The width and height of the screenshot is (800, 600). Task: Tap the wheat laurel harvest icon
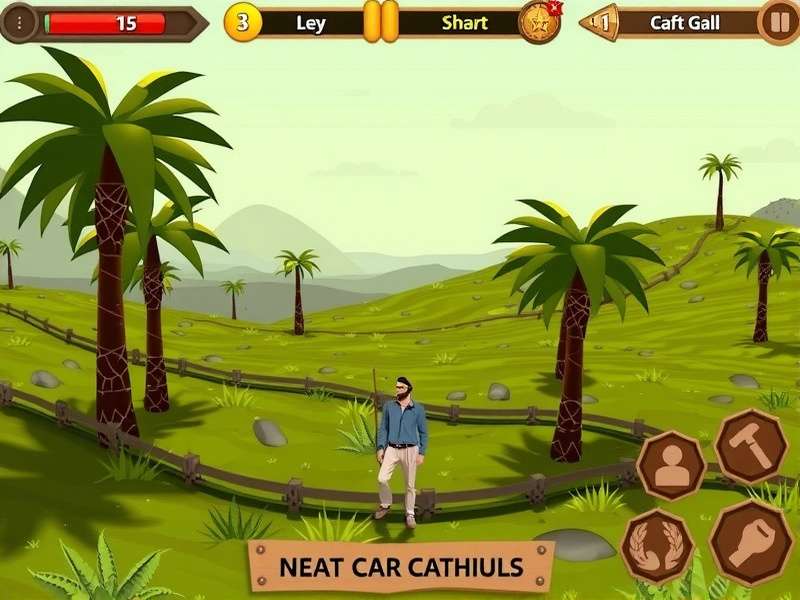click(x=657, y=545)
